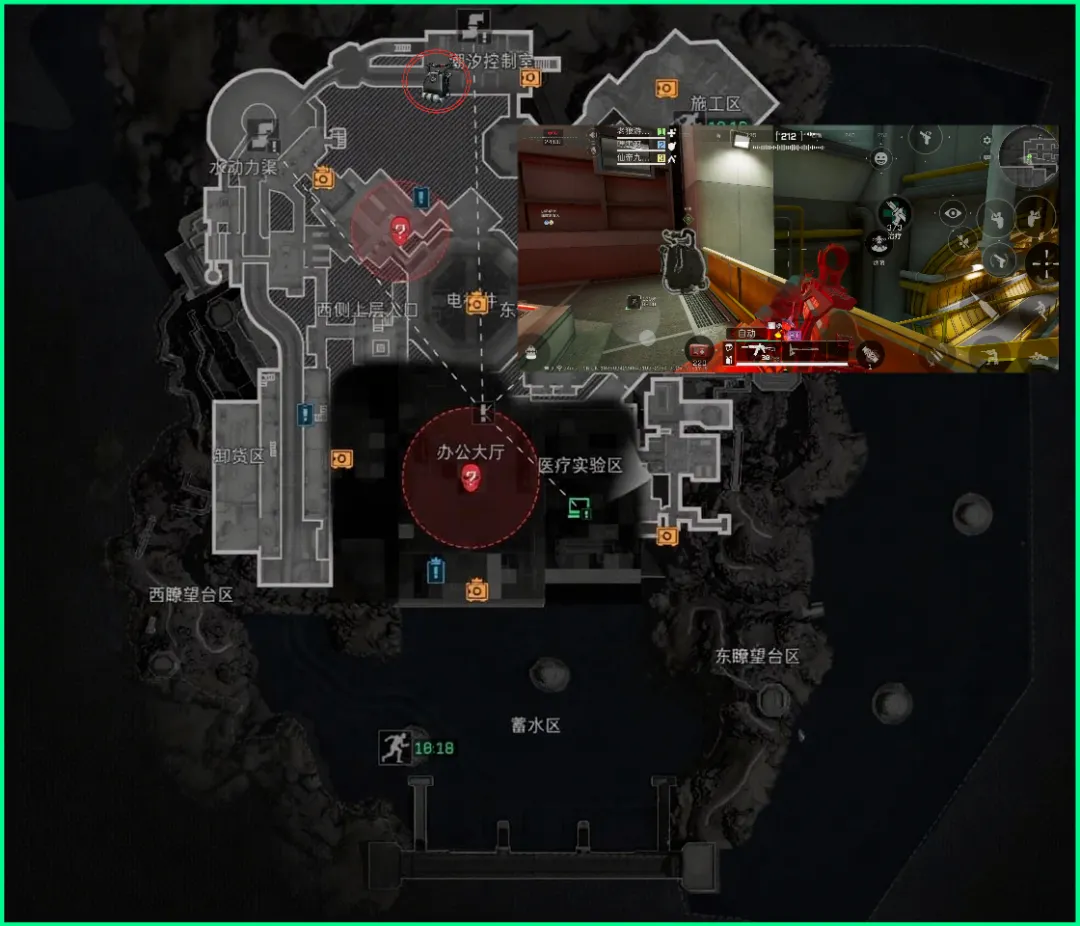Viewport: 1080px width, 926px height.
Task: Select the red boss marker in 办公大厅
Action: pyautogui.click(x=470, y=479)
